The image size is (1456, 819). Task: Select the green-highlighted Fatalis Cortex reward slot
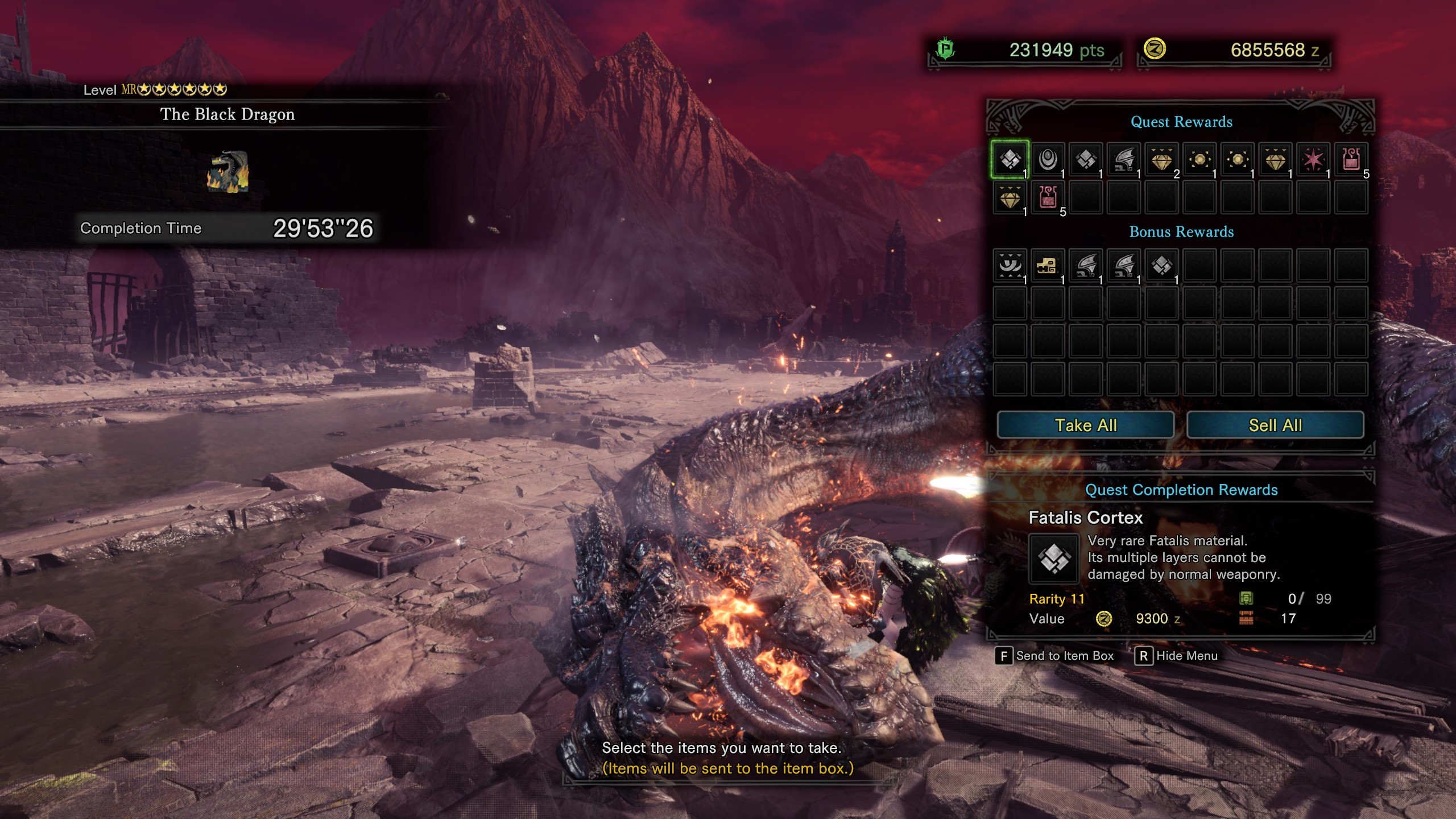click(x=1010, y=160)
